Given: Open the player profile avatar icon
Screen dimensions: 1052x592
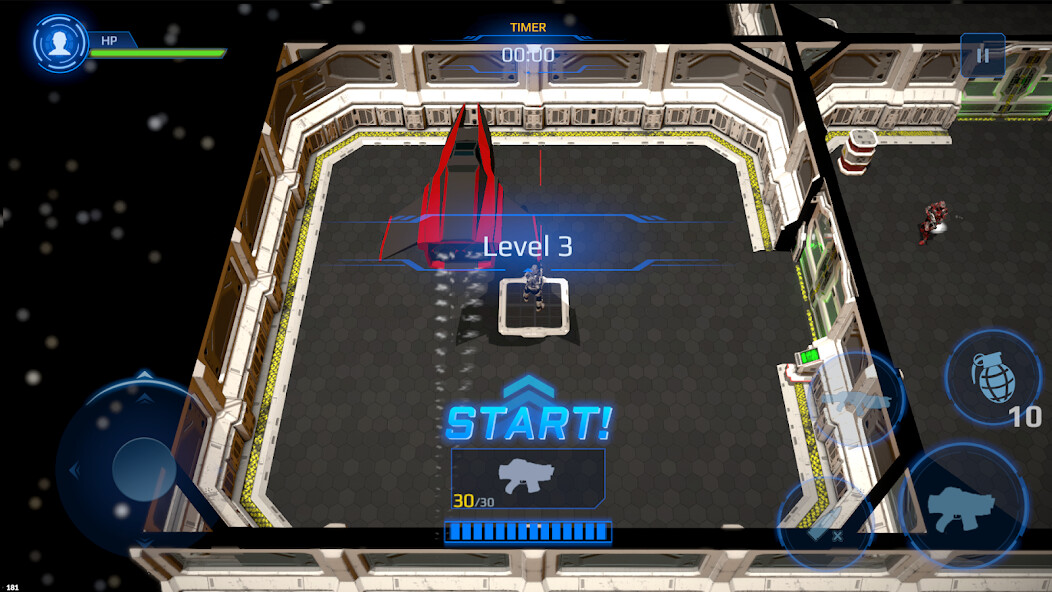Looking at the screenshot, I should point(60,43).
